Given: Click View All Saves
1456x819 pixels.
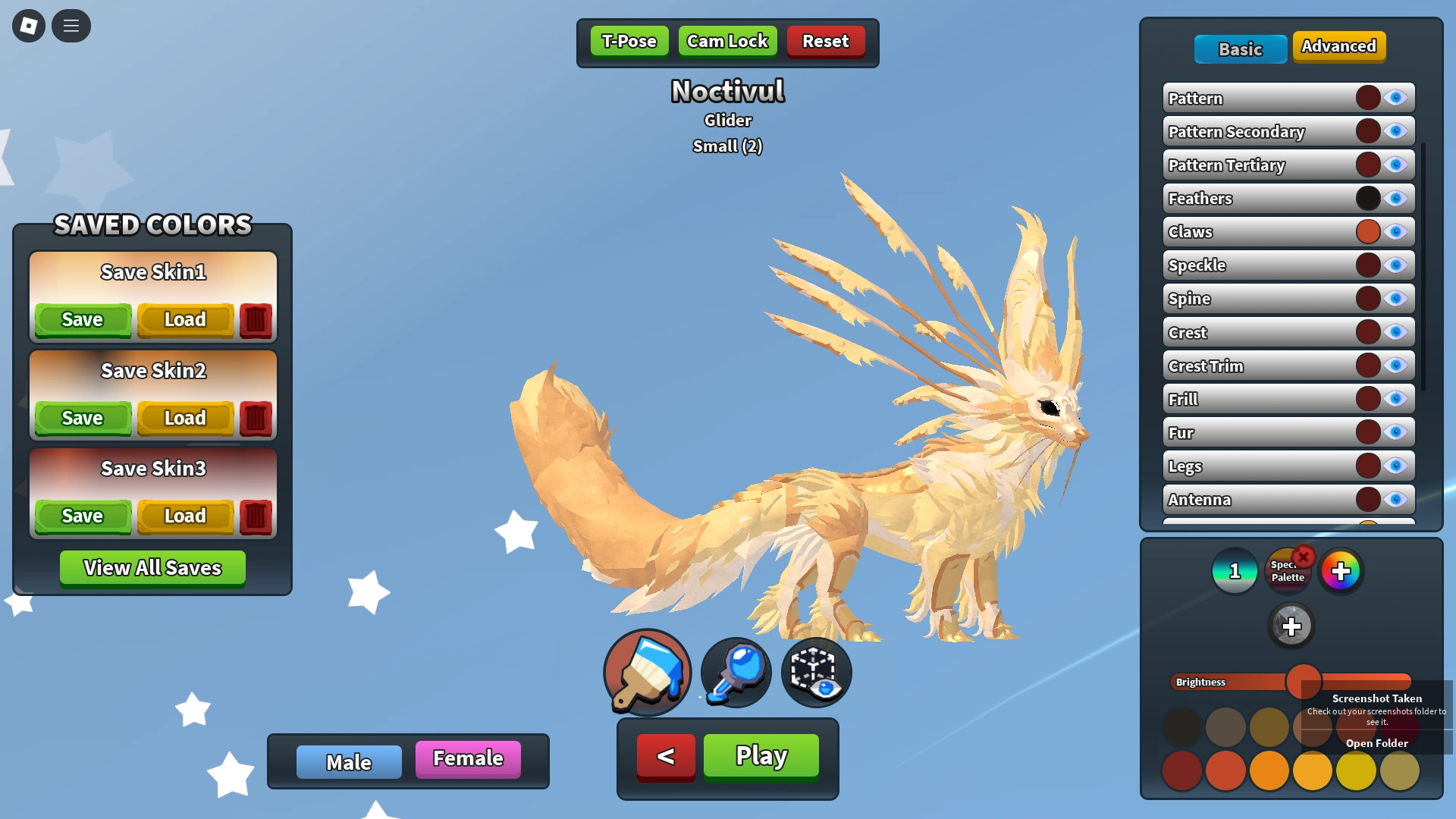Looking at the screenshot, I should pos(152,567).
